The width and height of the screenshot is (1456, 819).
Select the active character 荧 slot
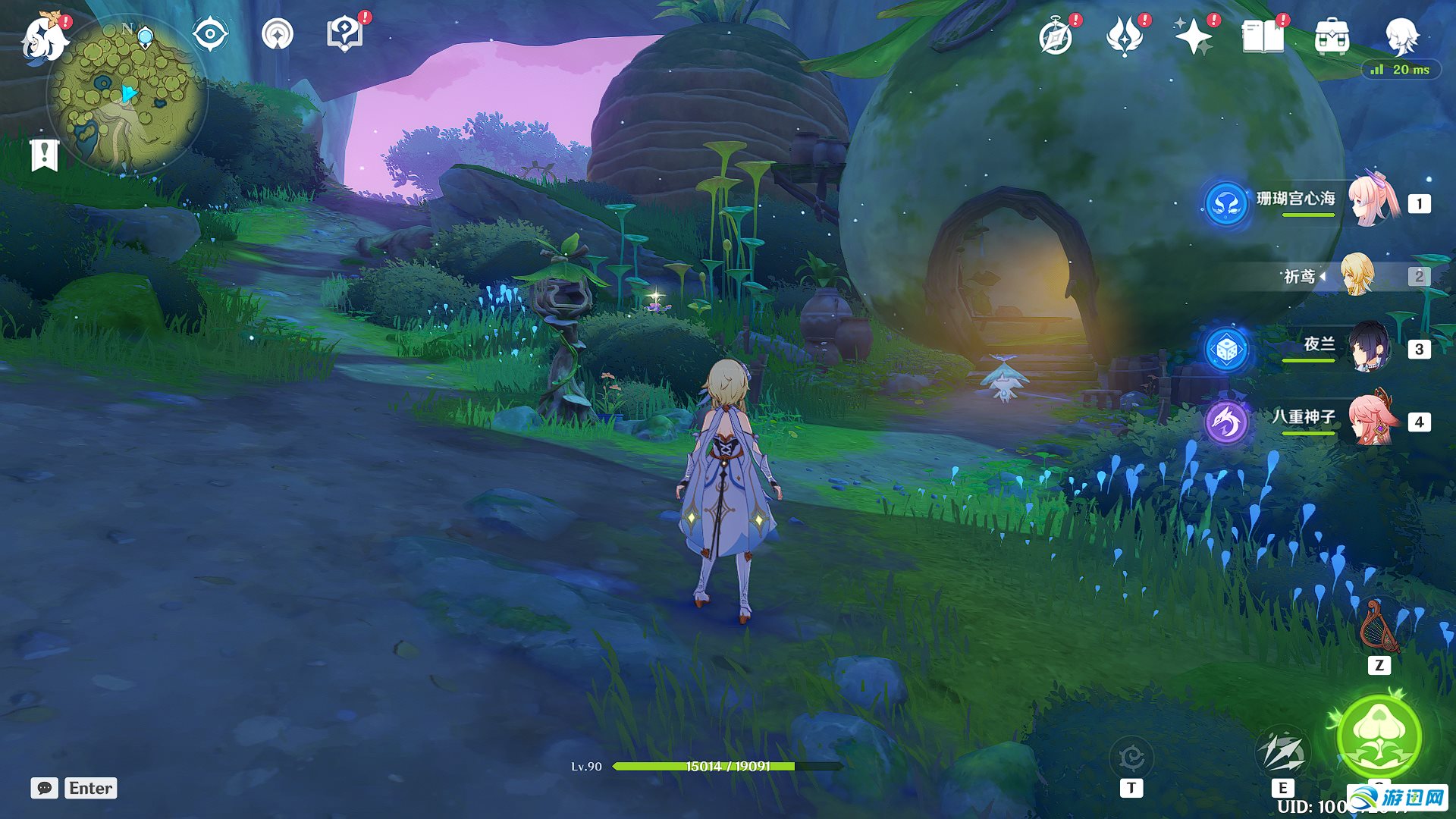click(1357, 275)
